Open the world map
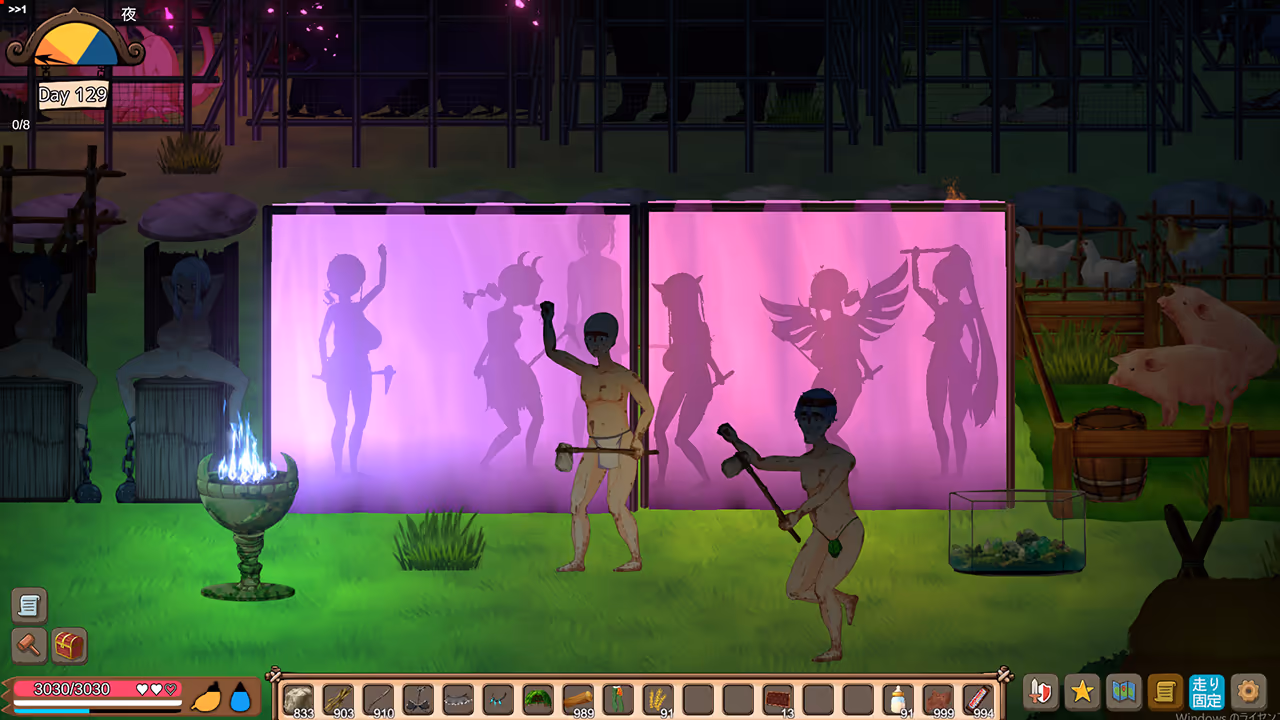The image size is (1280, 720). (x=1124, y=691)
